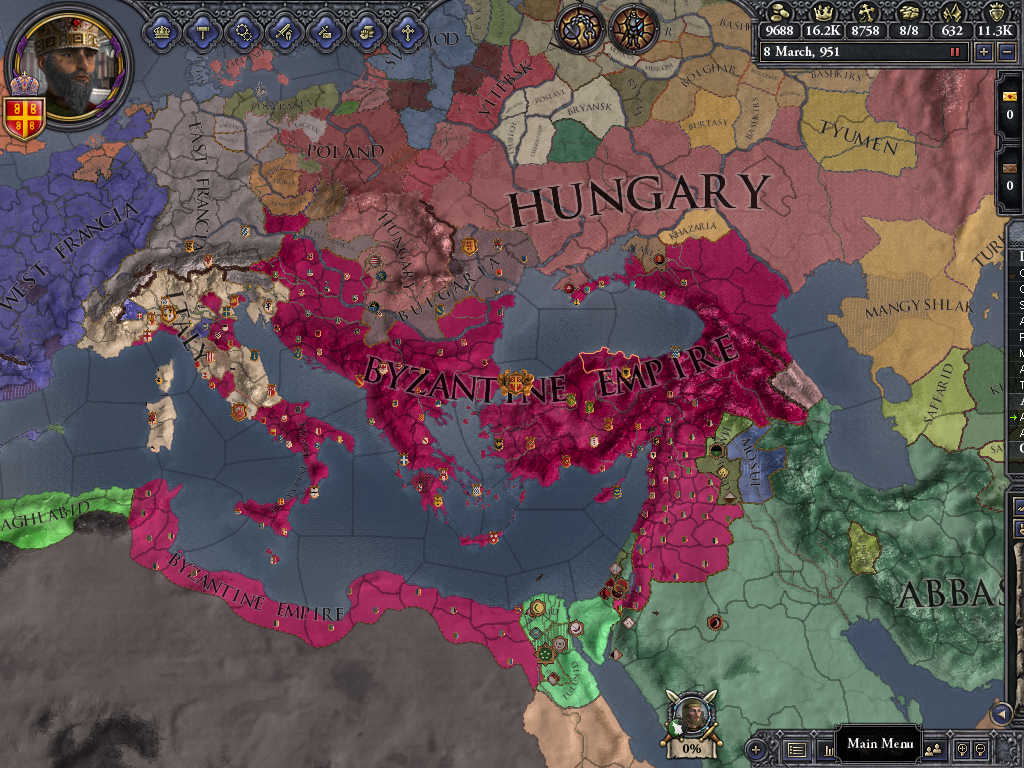Click the Byzantine coat of arms shield
This screenshot has width=1024, height=768.
pos(23,112)
